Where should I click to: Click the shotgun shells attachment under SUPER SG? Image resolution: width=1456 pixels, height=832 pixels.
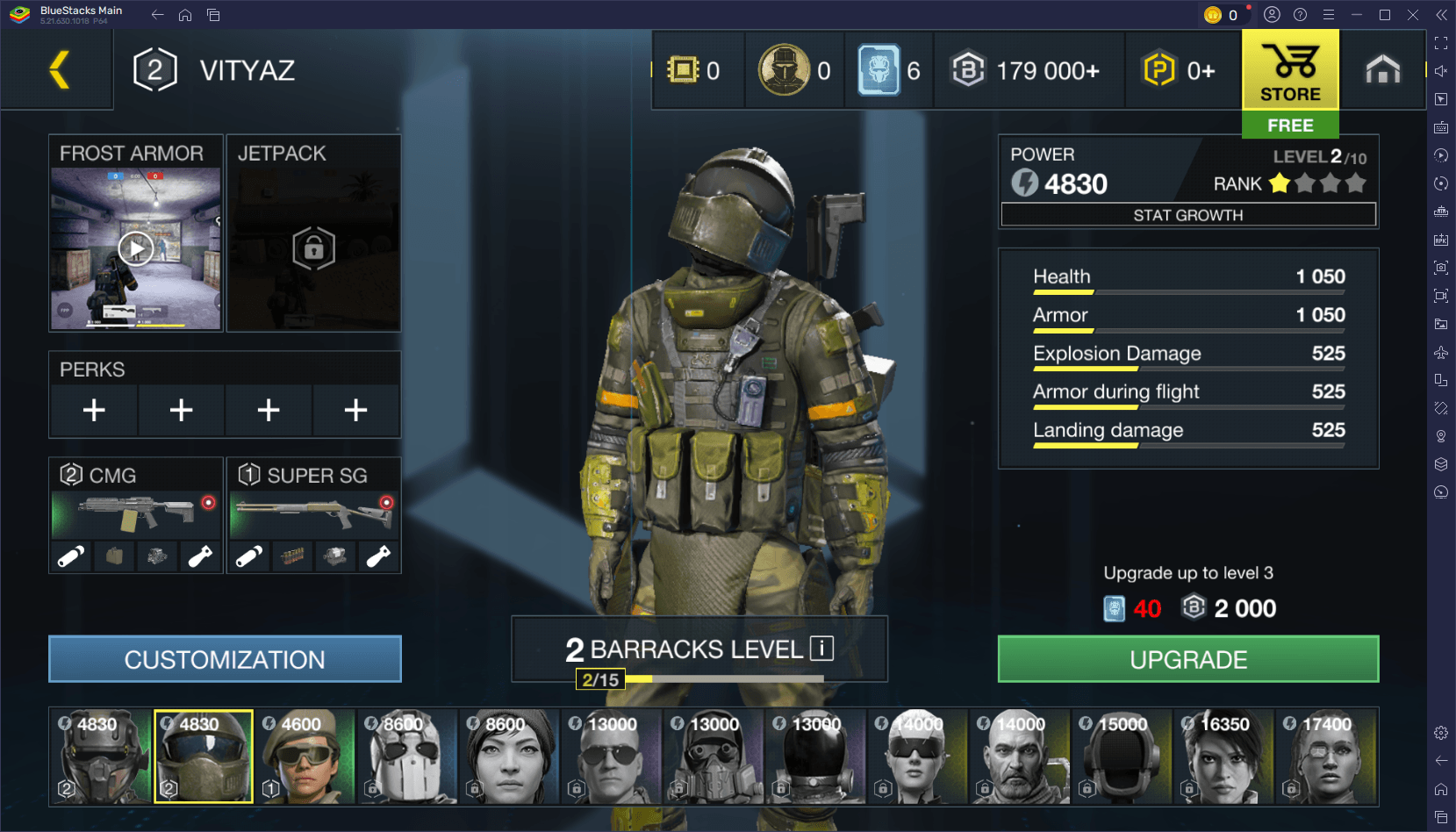pyautogui.click(x=290, y=556)
